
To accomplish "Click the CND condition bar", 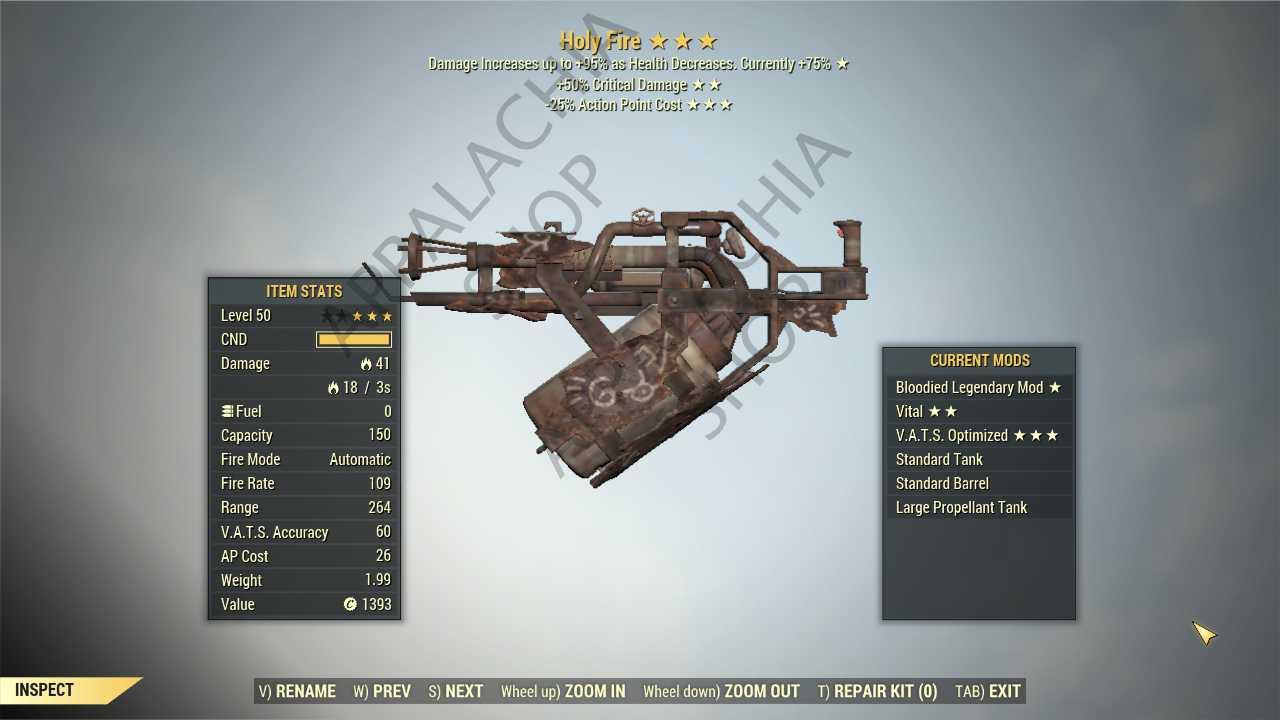I will [354, 339].
